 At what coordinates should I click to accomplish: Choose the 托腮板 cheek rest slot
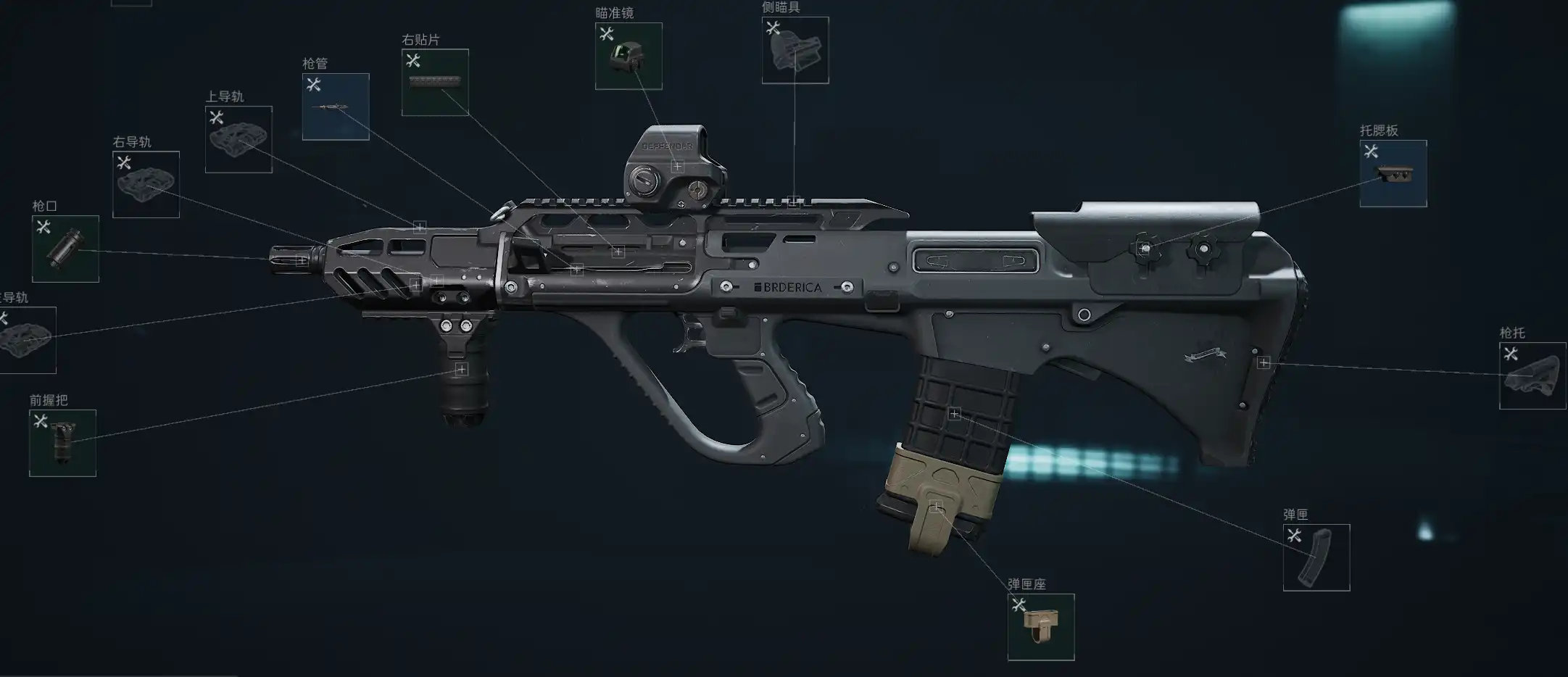[1393, 173]
